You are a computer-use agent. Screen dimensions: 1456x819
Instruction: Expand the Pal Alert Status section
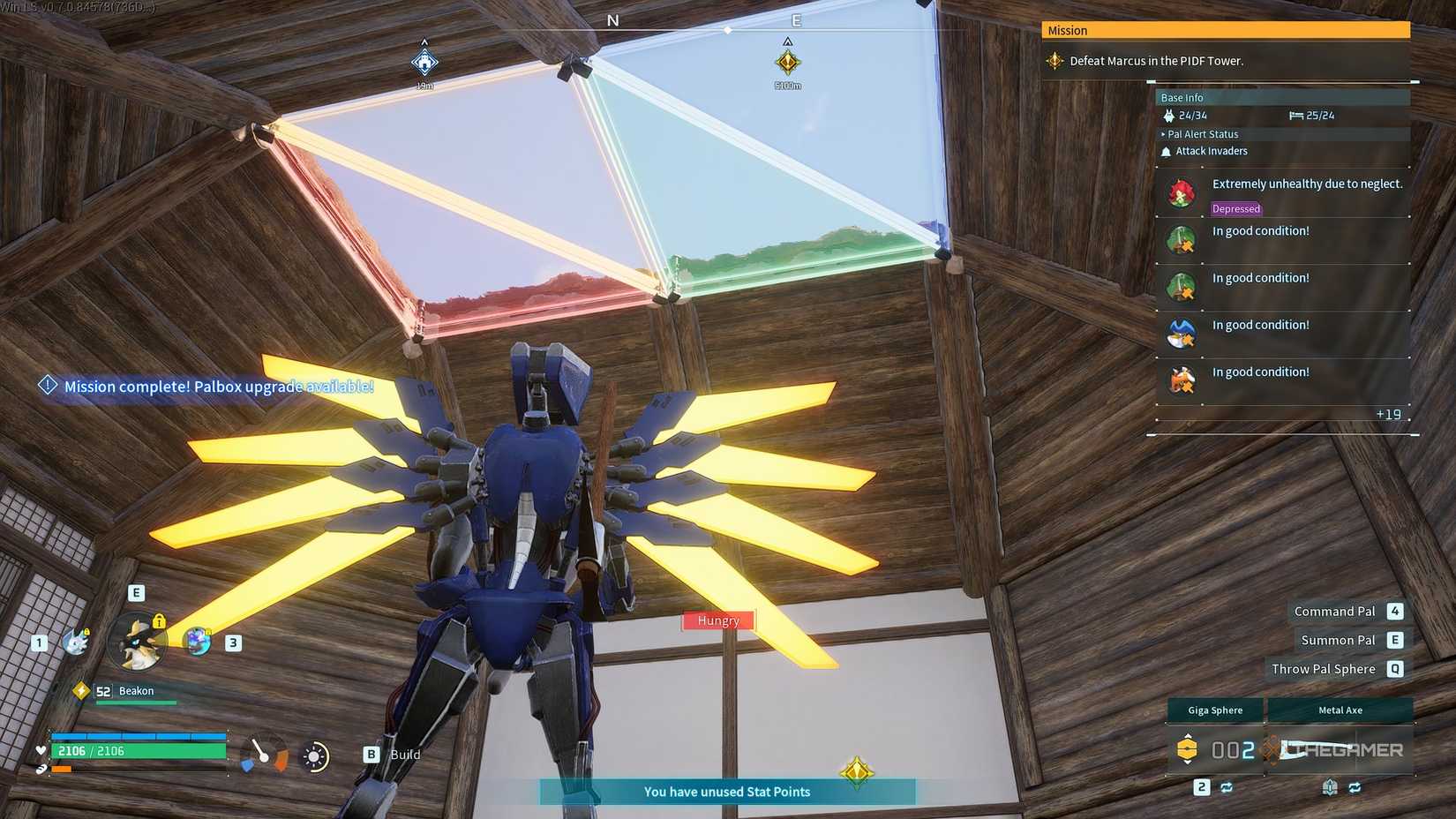[x=1200, y=134]
